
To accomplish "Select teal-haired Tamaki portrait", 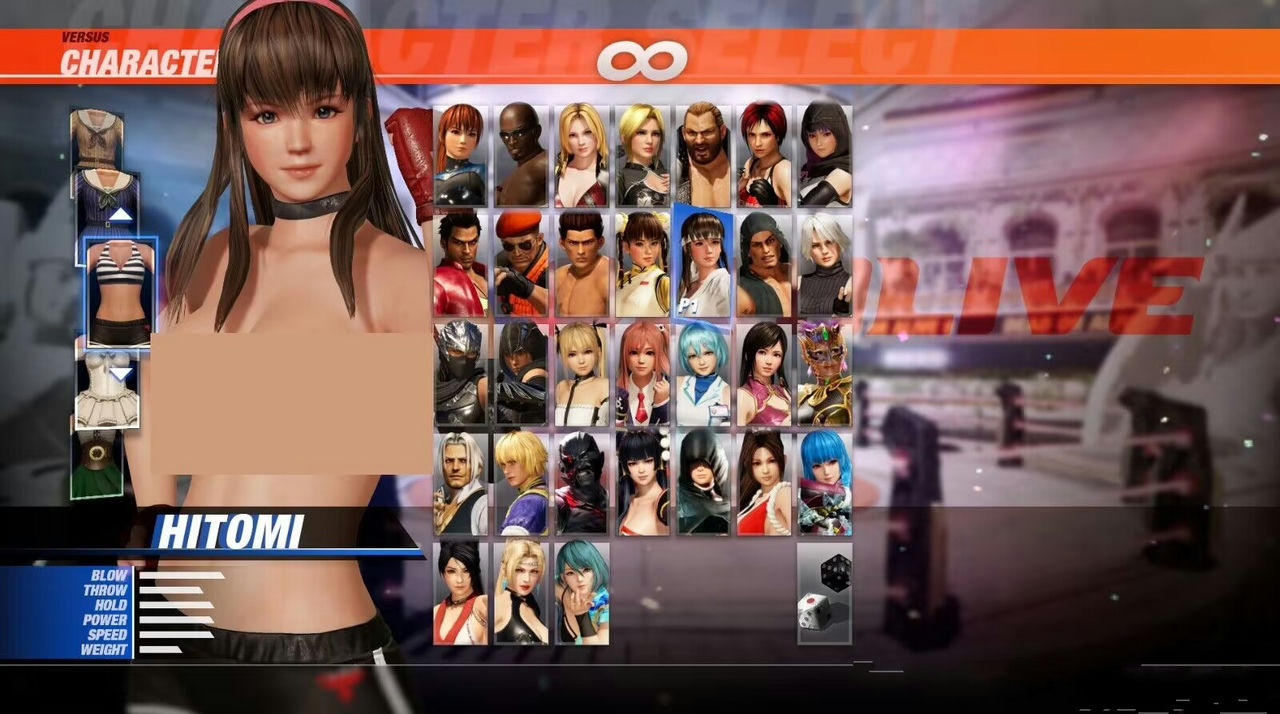I will click(x=581, y=592).
